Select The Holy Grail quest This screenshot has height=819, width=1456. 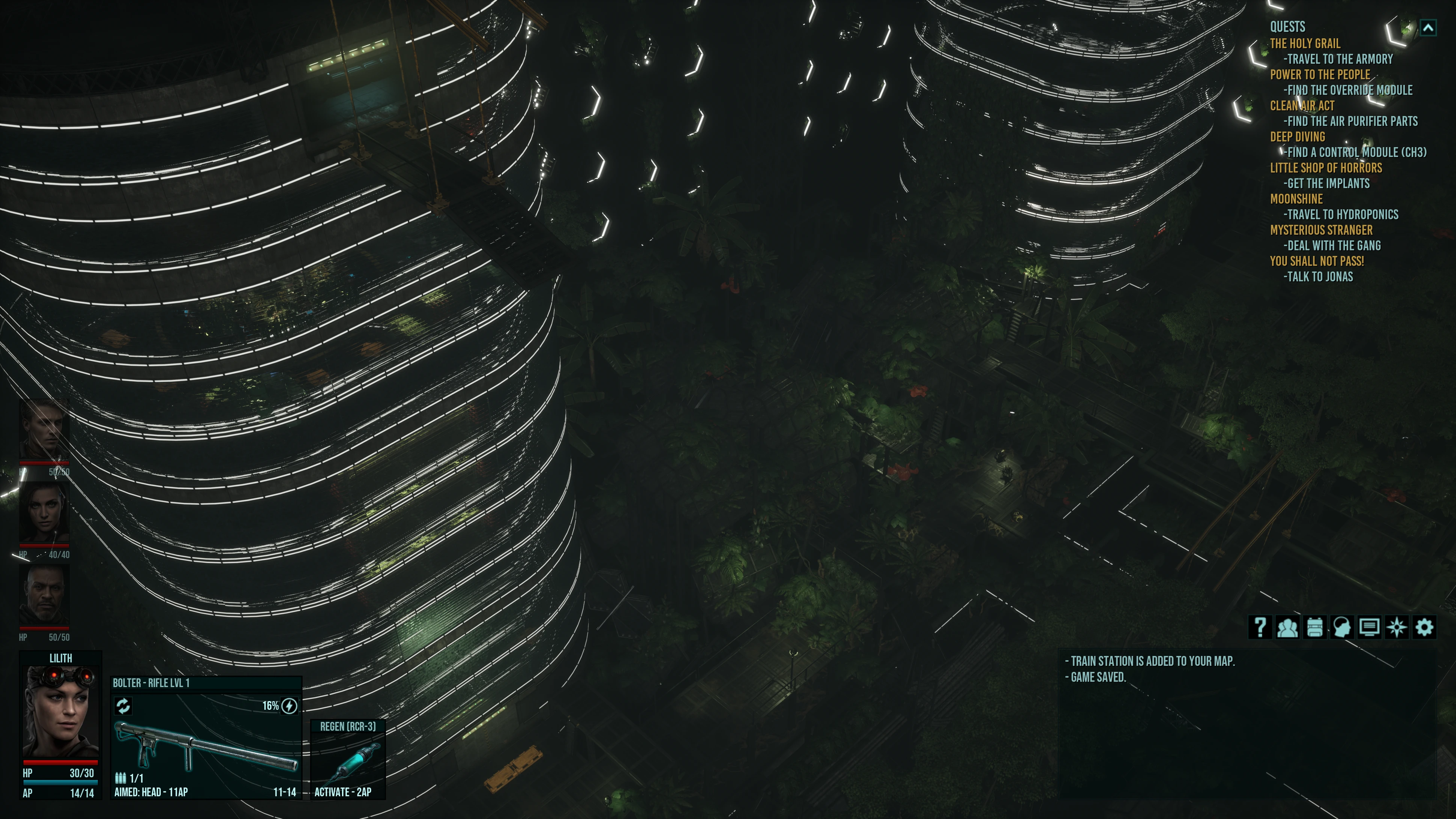point(1305,44)
